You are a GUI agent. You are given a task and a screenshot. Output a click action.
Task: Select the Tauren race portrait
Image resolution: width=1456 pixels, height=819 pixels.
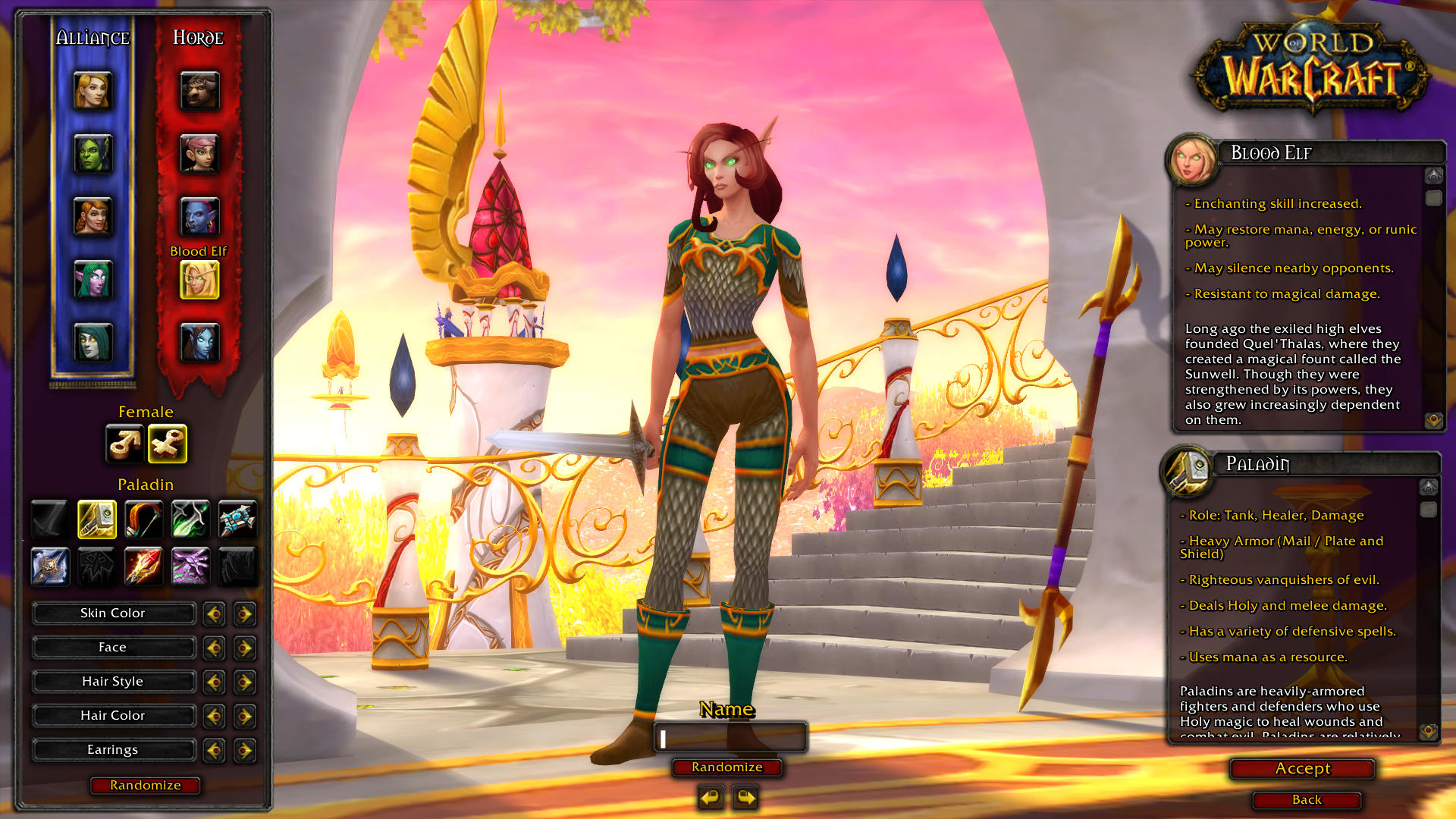(199, 91)
